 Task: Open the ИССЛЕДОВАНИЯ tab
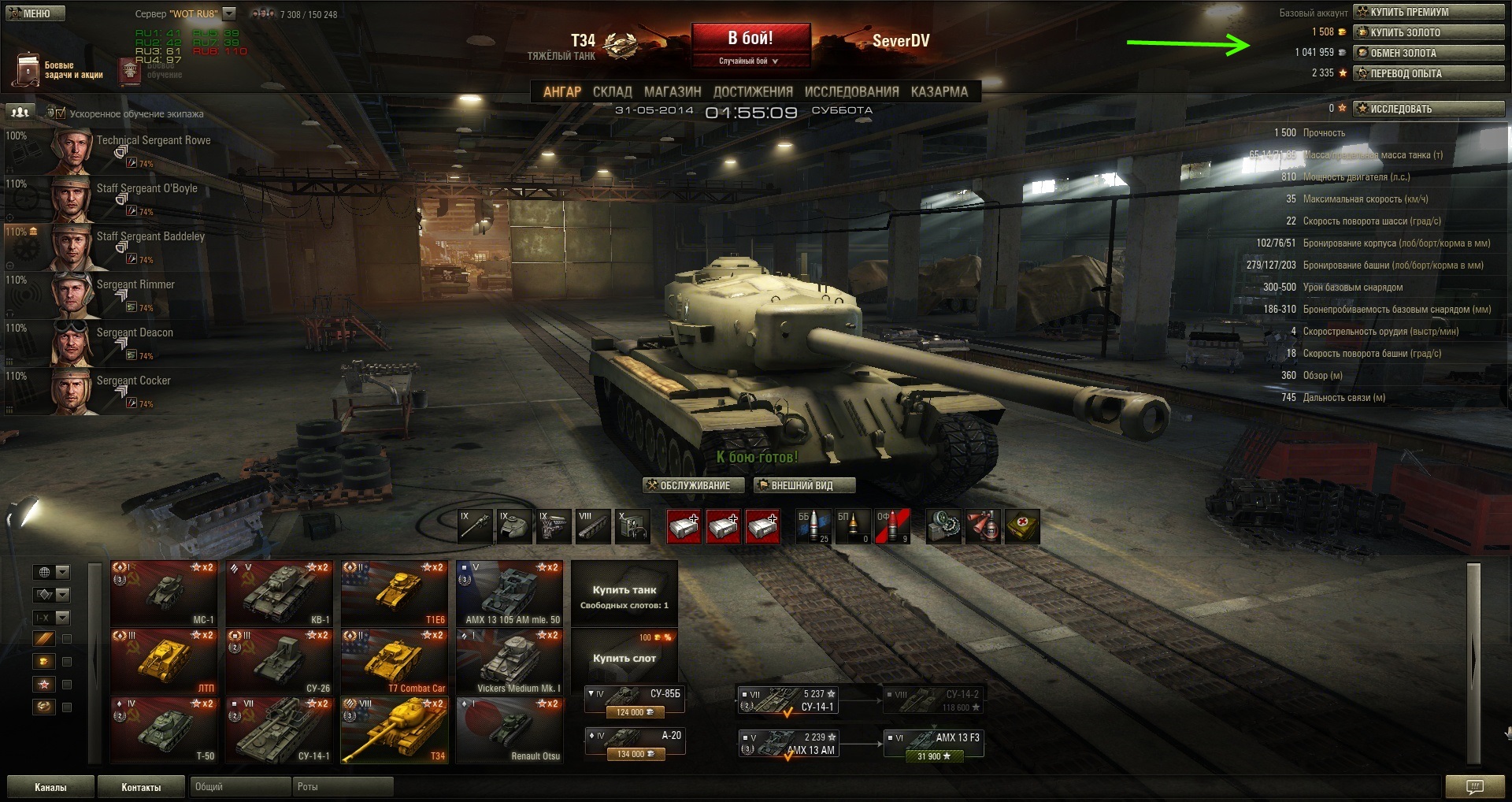[851, 91]
